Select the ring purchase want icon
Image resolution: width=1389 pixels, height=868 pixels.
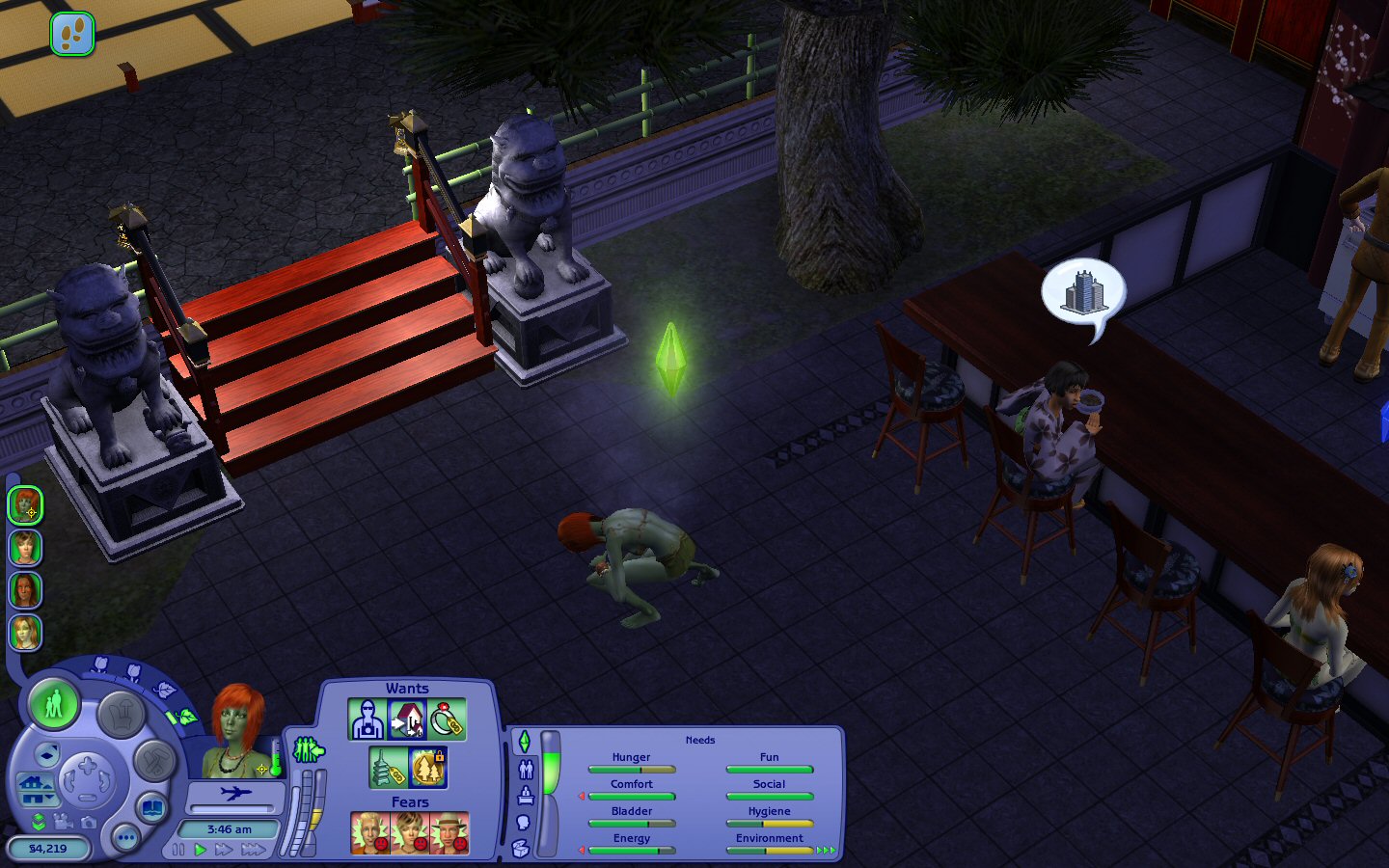(x=447, y=719)
